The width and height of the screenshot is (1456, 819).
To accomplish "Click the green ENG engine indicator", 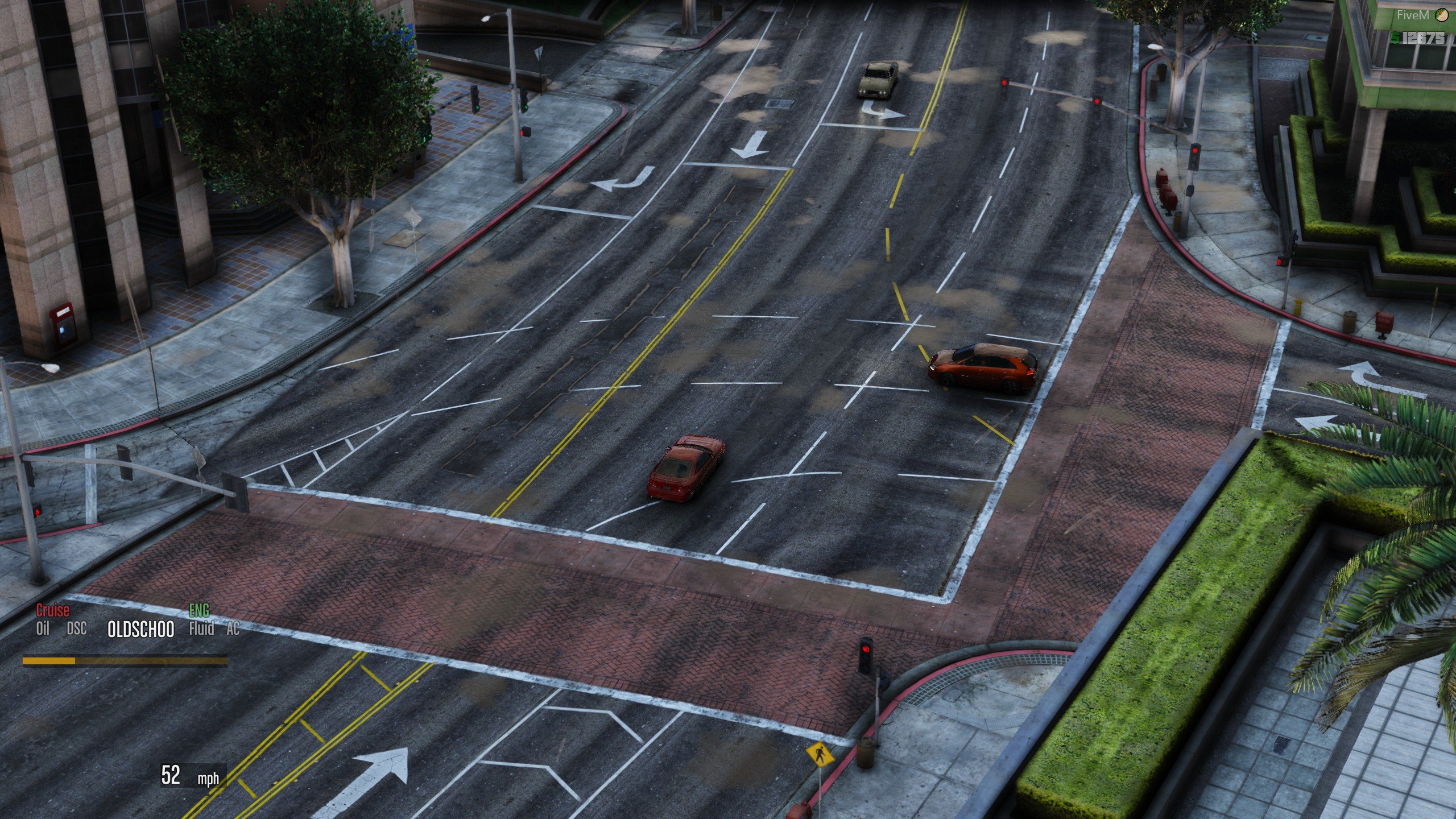I will (198, 611).
